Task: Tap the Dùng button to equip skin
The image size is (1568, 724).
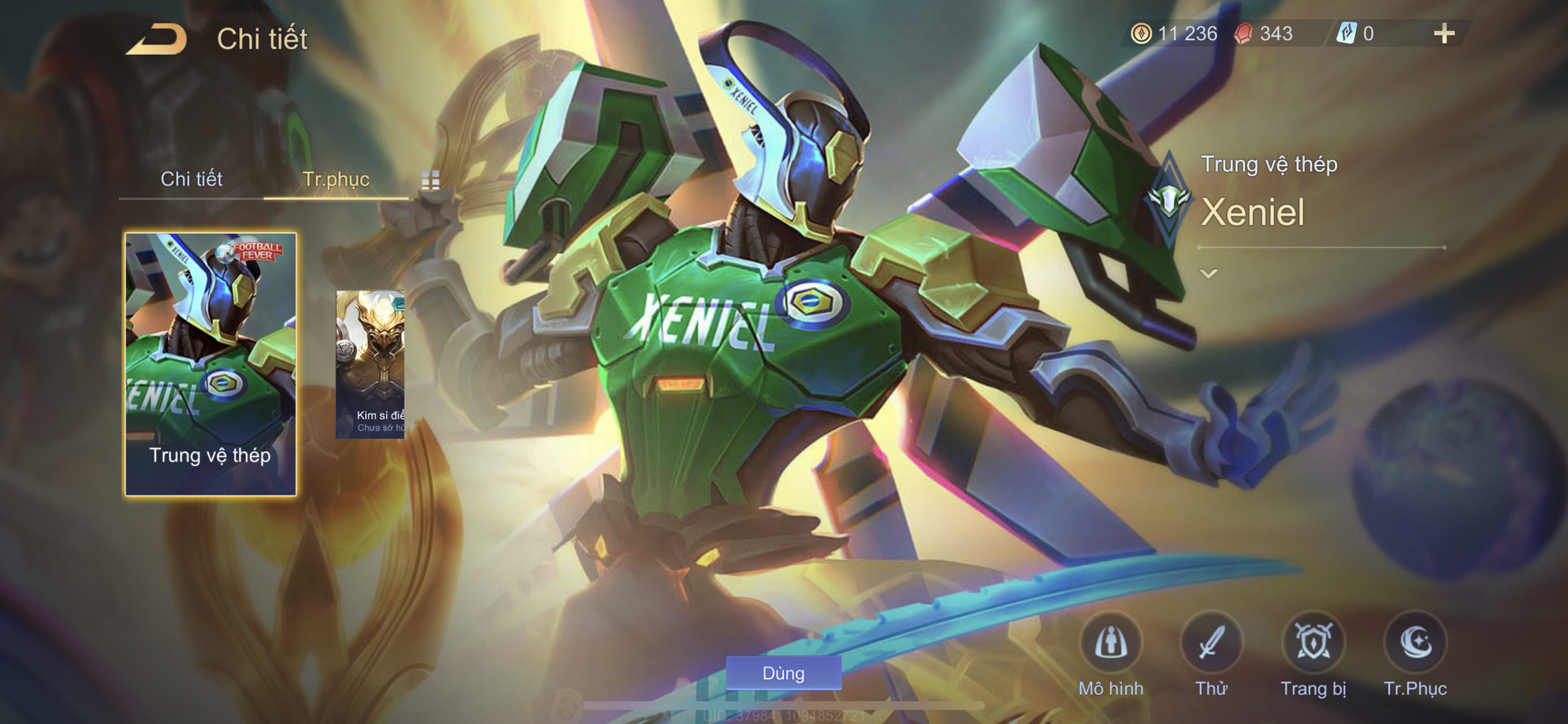Action: [783, 673]
